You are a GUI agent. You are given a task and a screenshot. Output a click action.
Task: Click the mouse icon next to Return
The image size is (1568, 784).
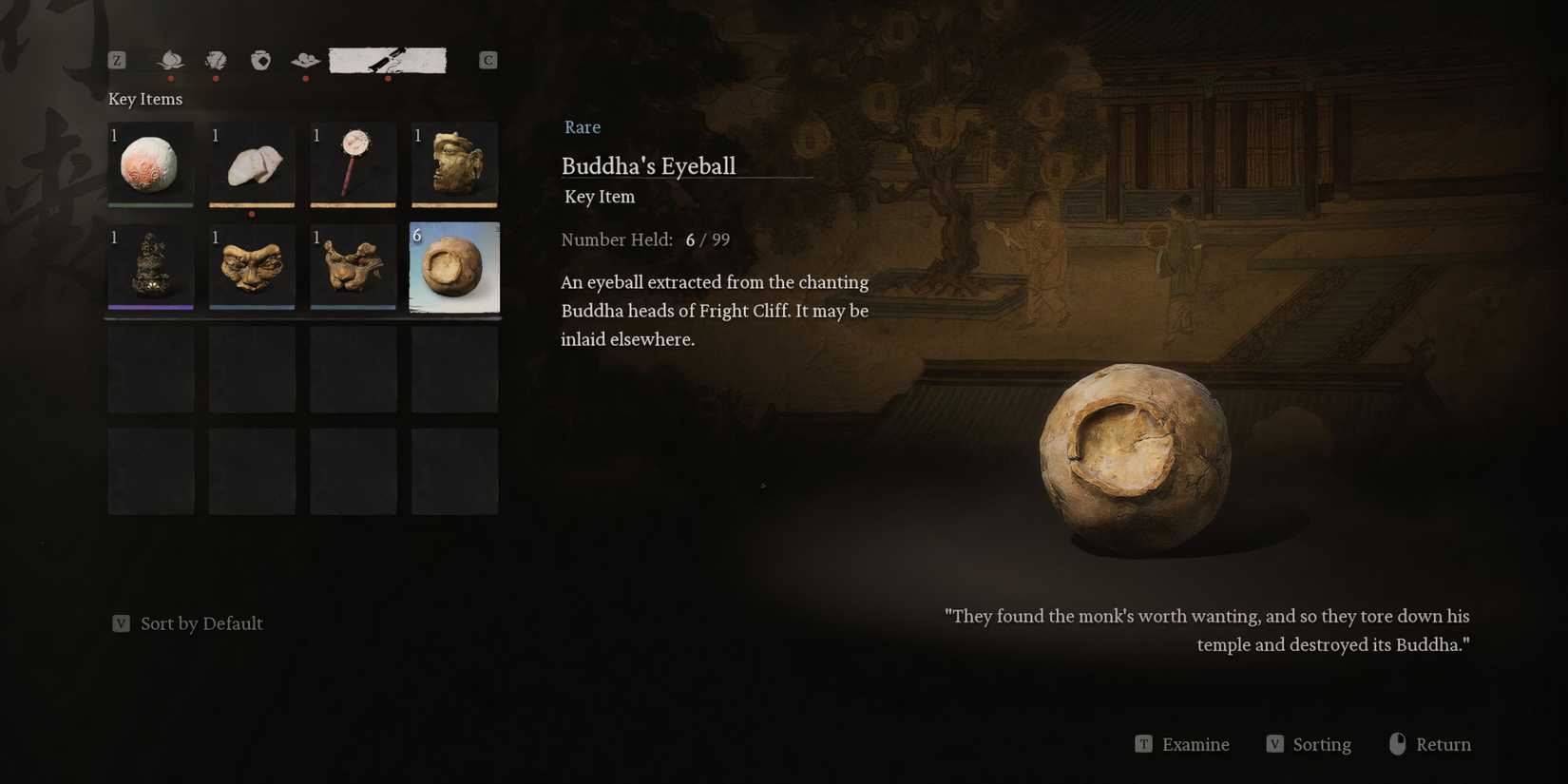pos(1399,744)
